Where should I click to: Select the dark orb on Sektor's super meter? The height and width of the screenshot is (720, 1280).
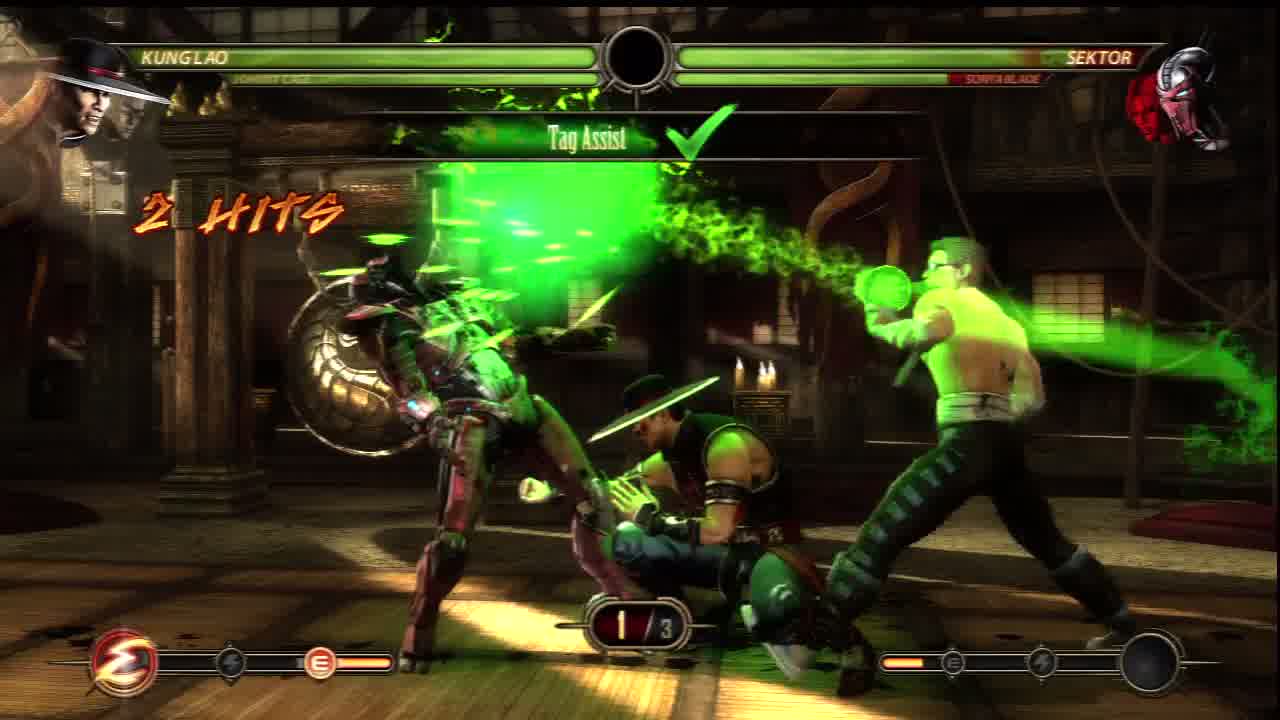(x=1151, y=661)
